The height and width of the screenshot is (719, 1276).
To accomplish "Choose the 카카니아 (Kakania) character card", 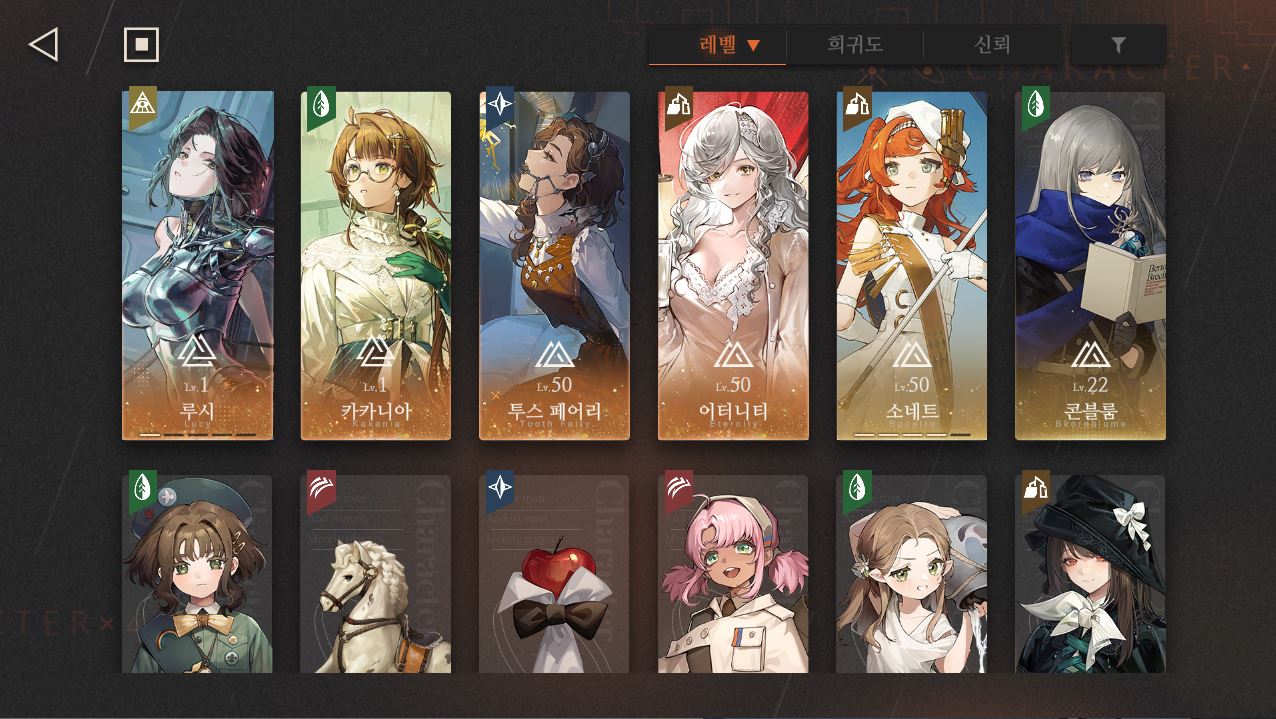I will tap(376, 266).
